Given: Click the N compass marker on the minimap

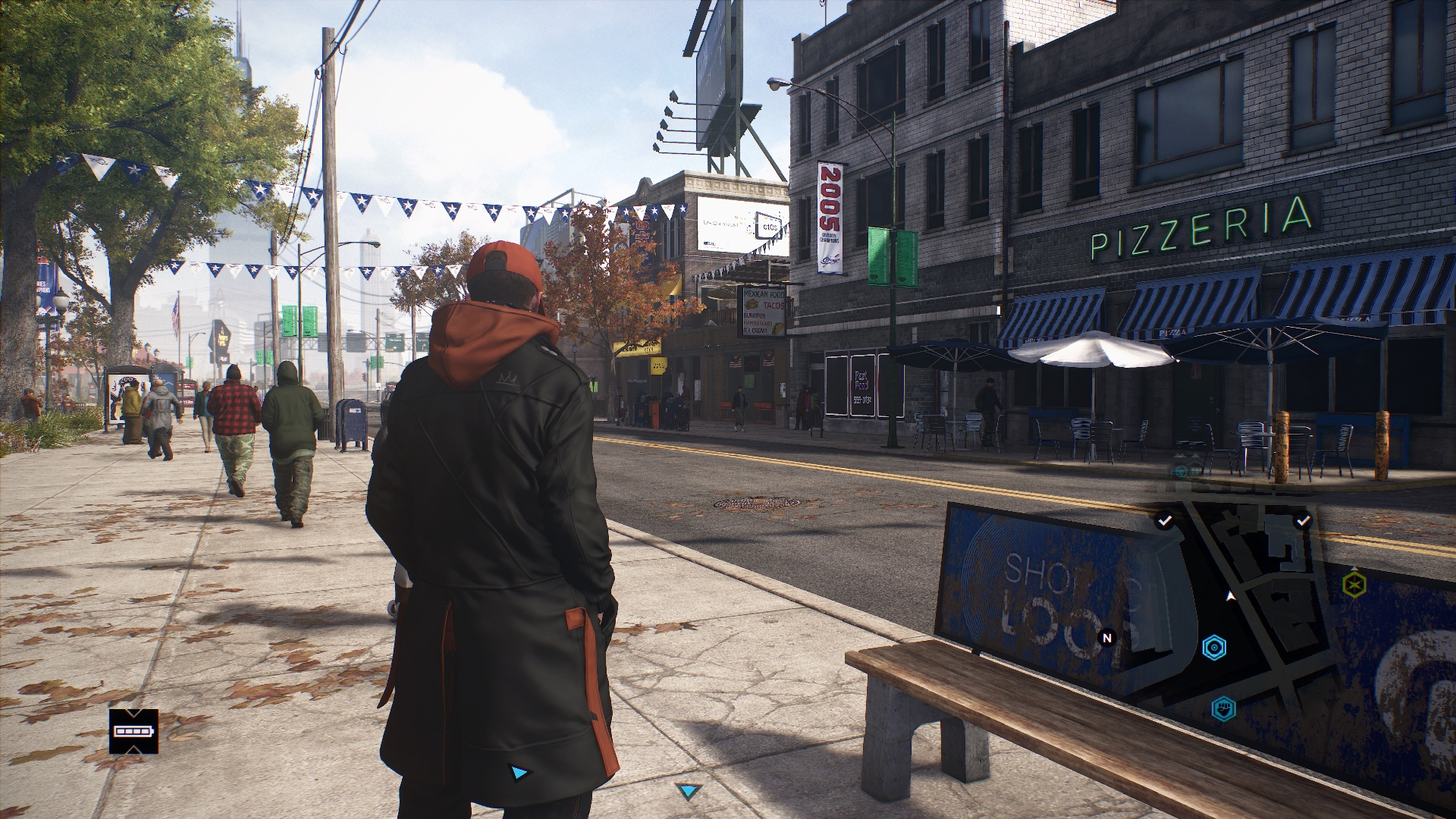Looking at the screenshot, I should click(1107, 638).
